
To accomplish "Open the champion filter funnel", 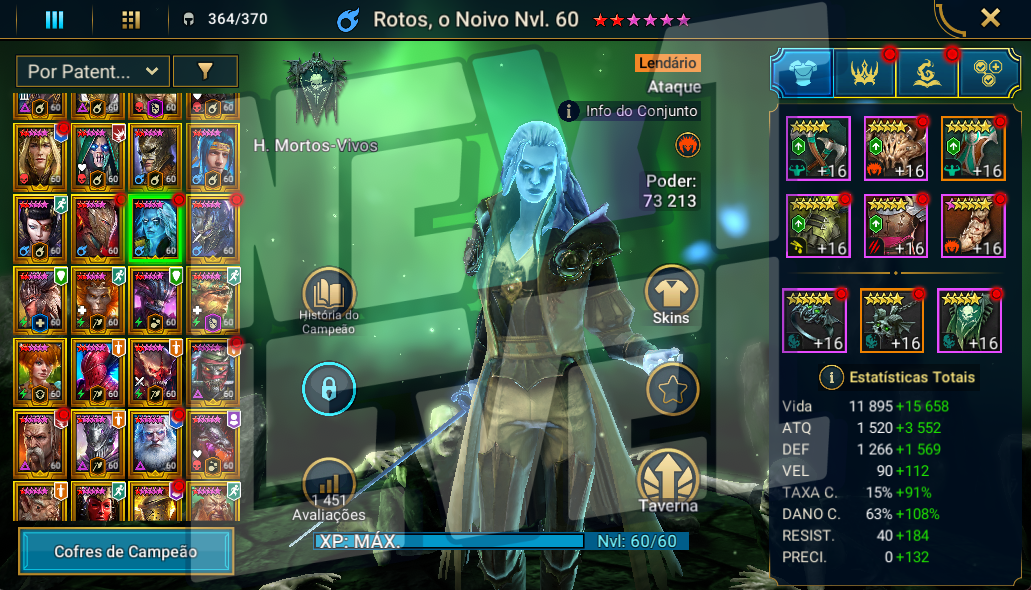I will tap(205, 71).
